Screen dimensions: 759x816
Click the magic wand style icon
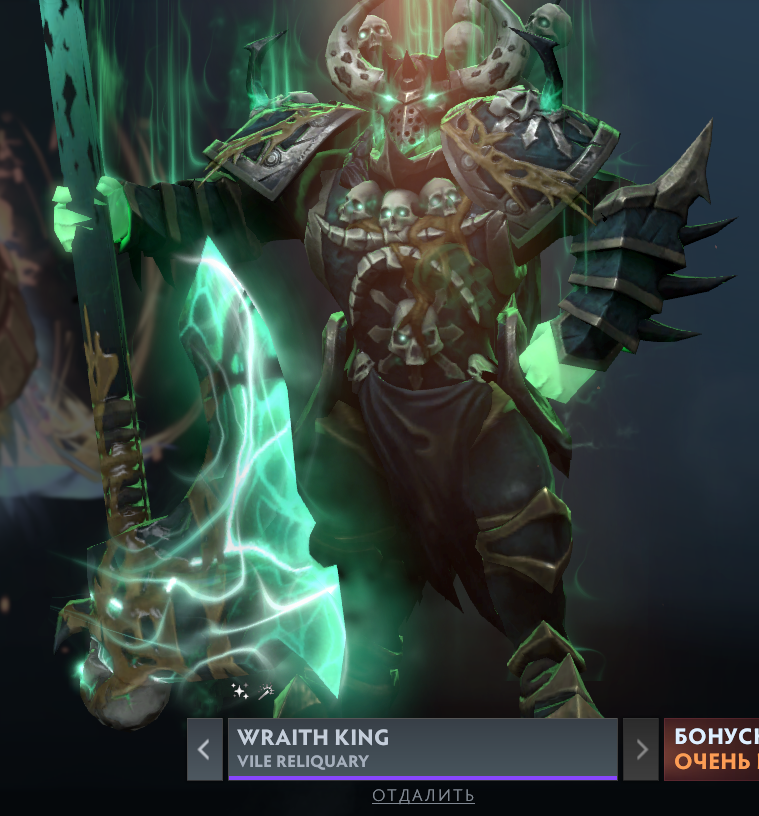267,691
